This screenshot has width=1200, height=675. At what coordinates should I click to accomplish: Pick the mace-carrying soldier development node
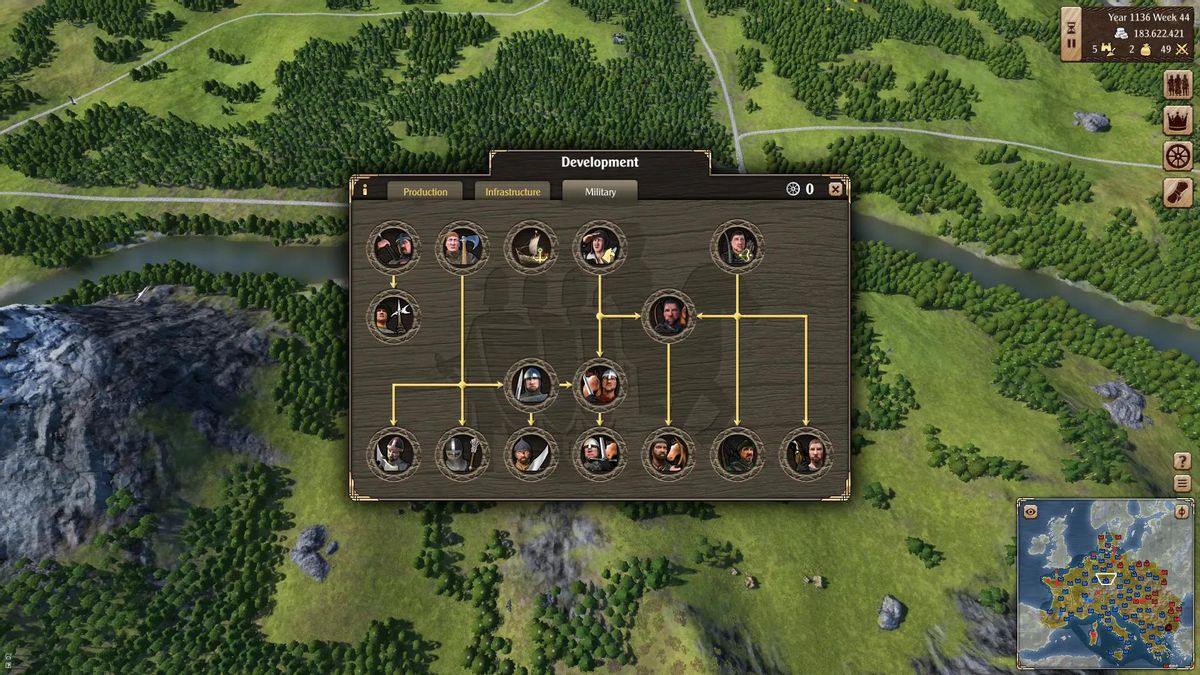pos(462,454)
